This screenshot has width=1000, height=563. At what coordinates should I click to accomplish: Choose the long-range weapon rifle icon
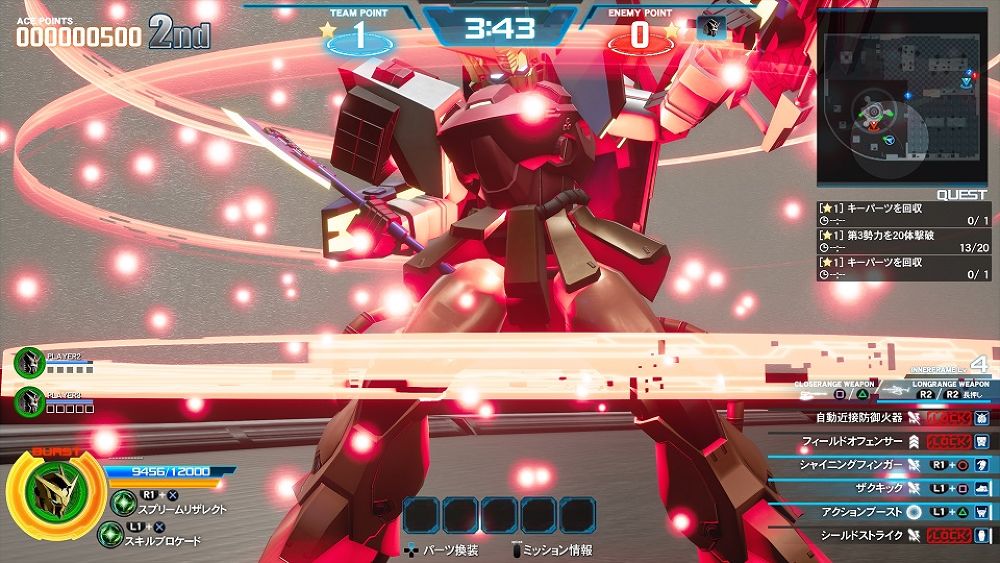[x=899, y=394]
